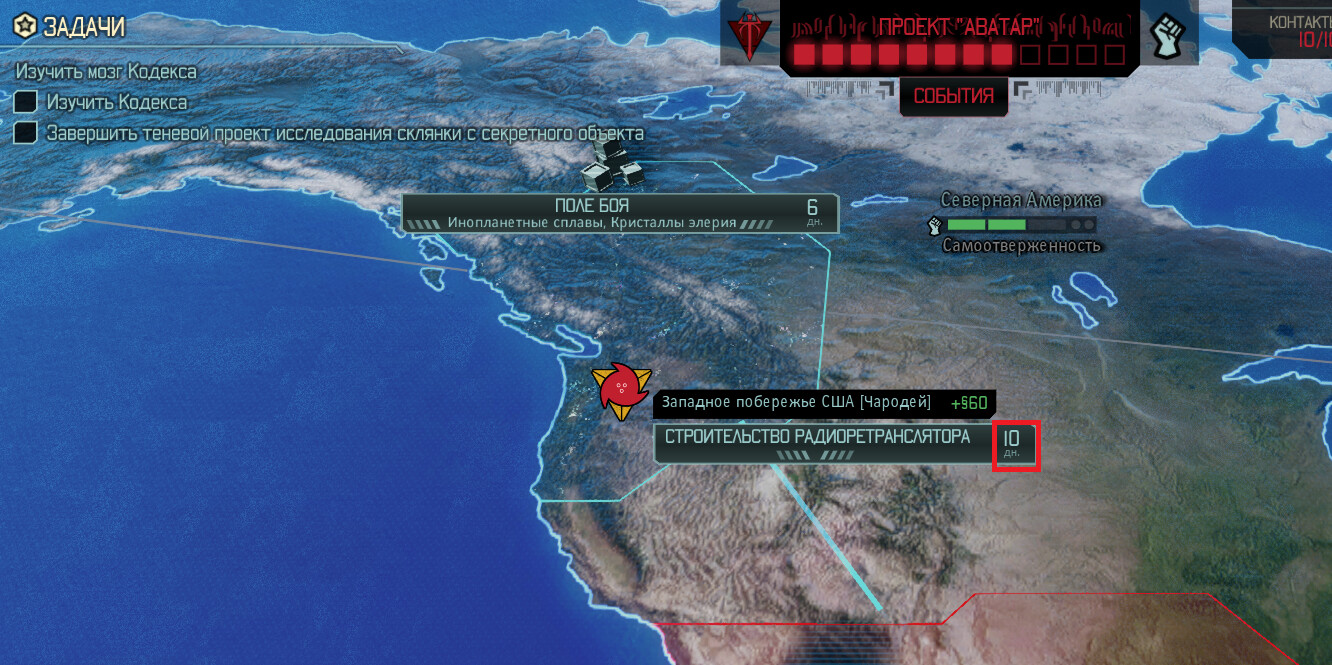Click the Северная Америка continent label
Viewport: 1332px width, 665px height.
[x=1020, y=200]
